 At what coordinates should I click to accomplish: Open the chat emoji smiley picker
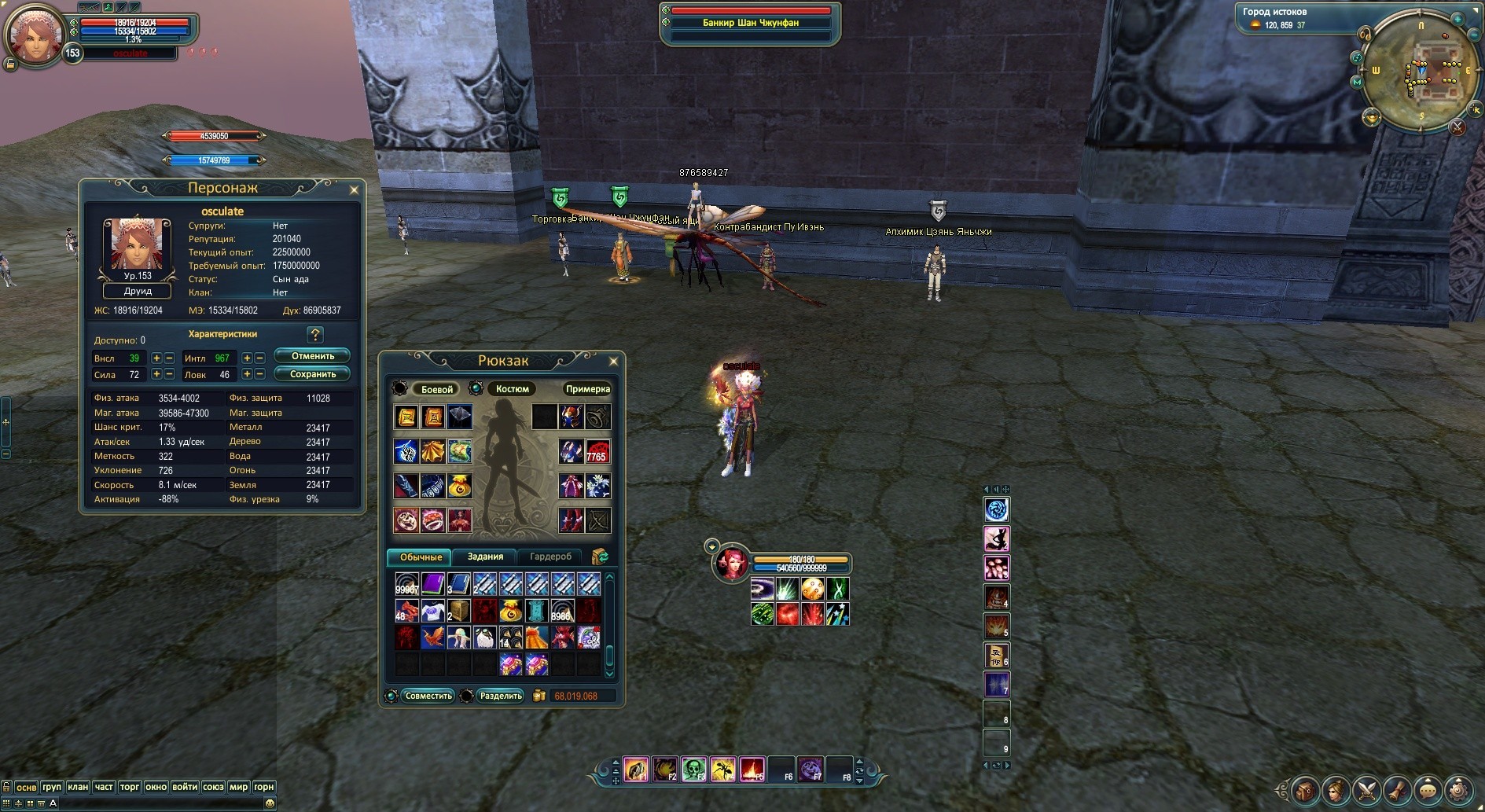coord(270,803)
